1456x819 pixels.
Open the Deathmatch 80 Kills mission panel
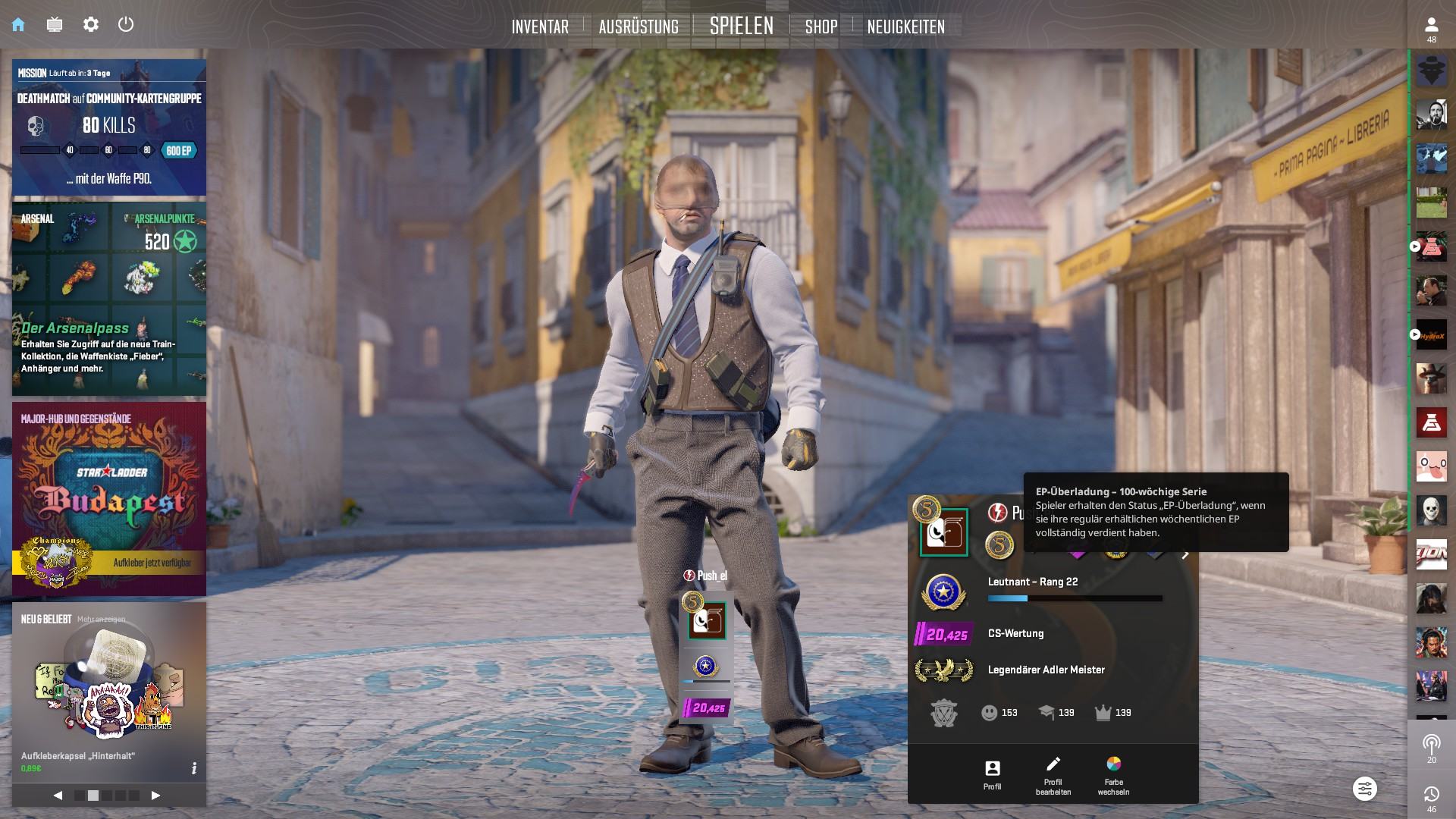[x=109, y=127]
